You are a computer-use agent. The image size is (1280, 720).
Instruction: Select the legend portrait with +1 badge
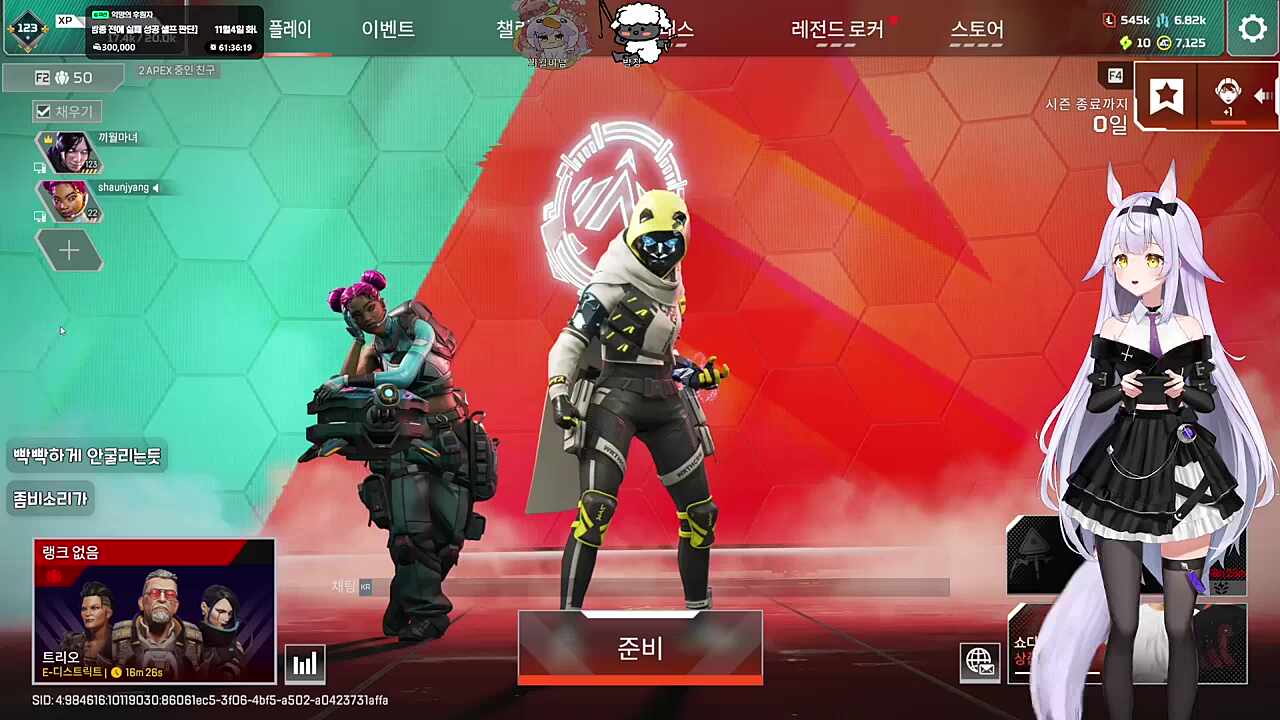pyautogui.click(x=1227, y=95)
